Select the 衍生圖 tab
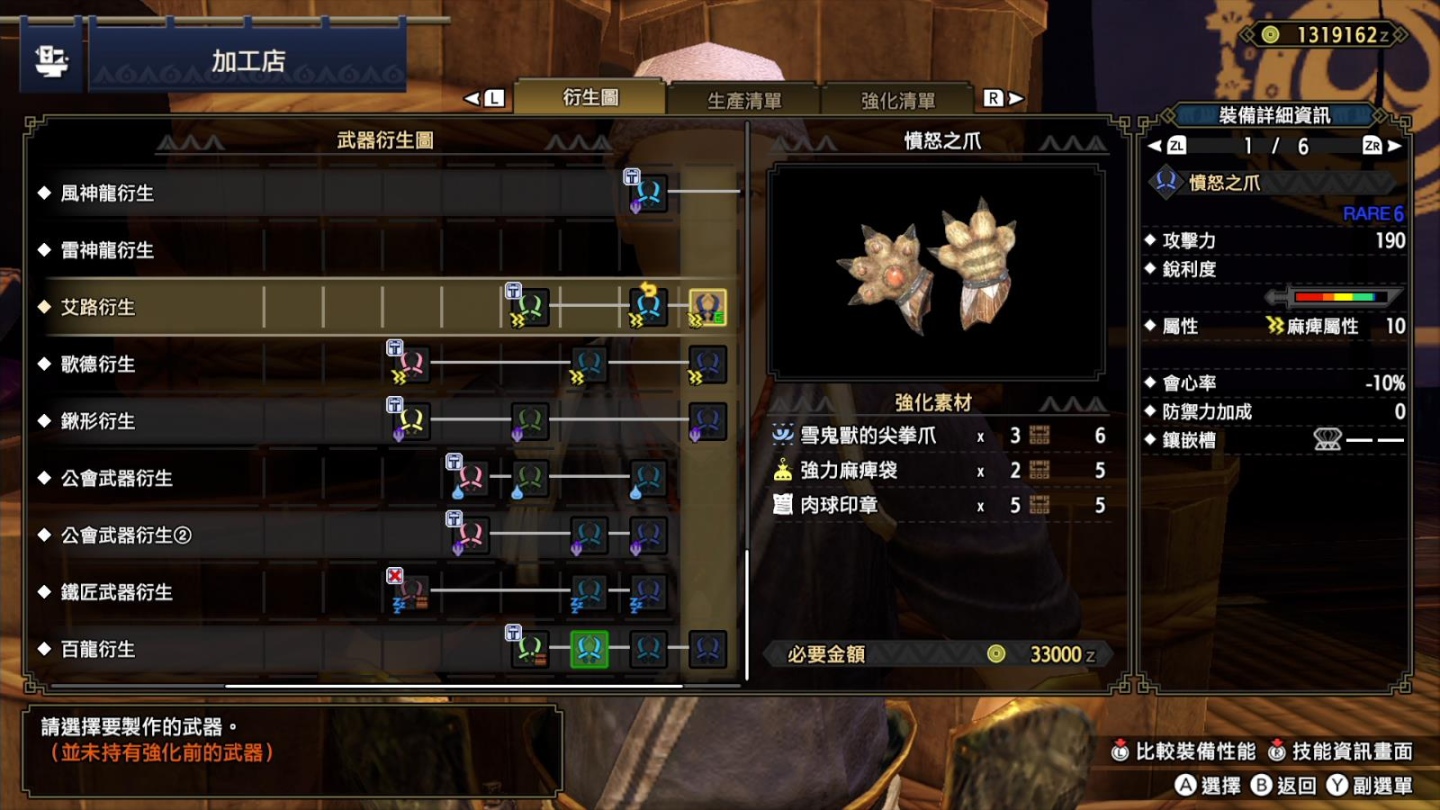 (x=590, y=98)
